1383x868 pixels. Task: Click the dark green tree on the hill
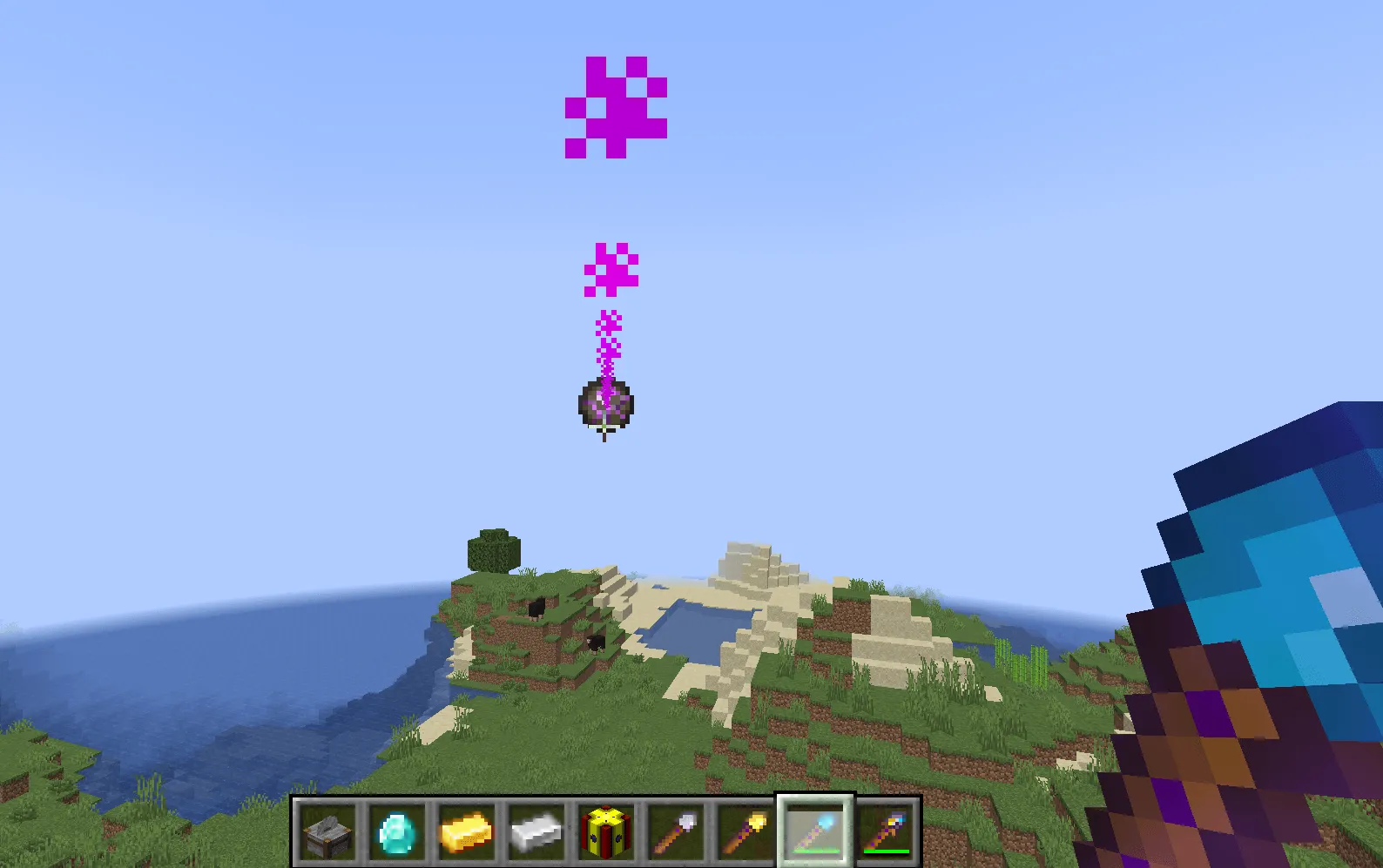[x=492, y=548]
